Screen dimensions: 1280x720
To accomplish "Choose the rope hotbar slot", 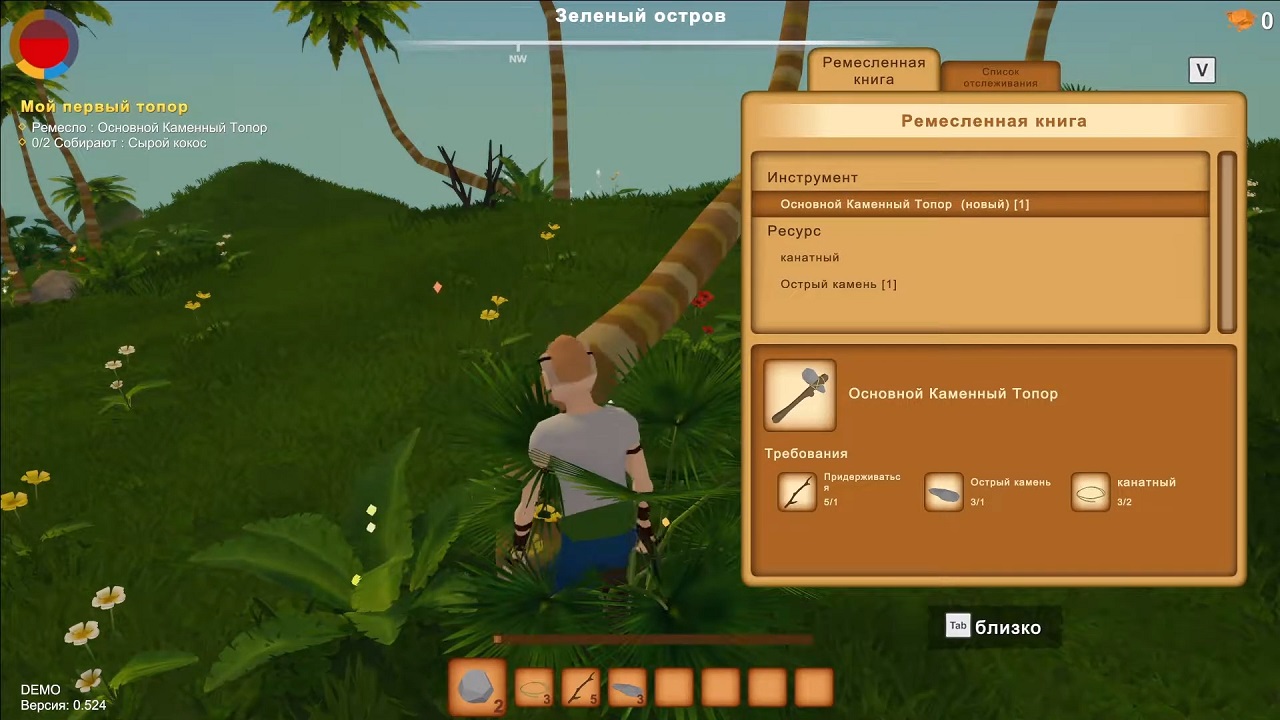I will (x=534, y=688).
